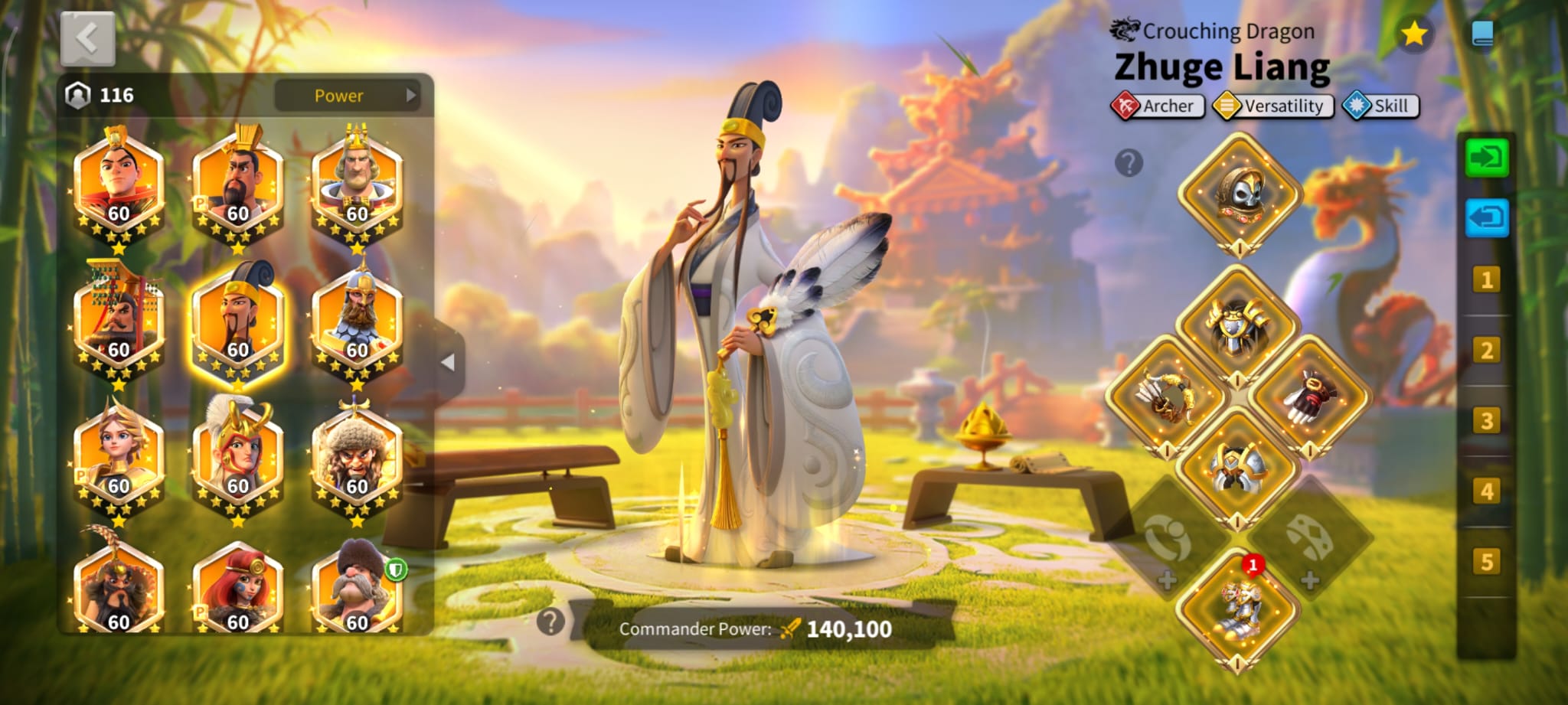Toggle the favorite star for Zhuge Liang
Viewport: 1568px width, 705px height.
[x=1413, y=34]
